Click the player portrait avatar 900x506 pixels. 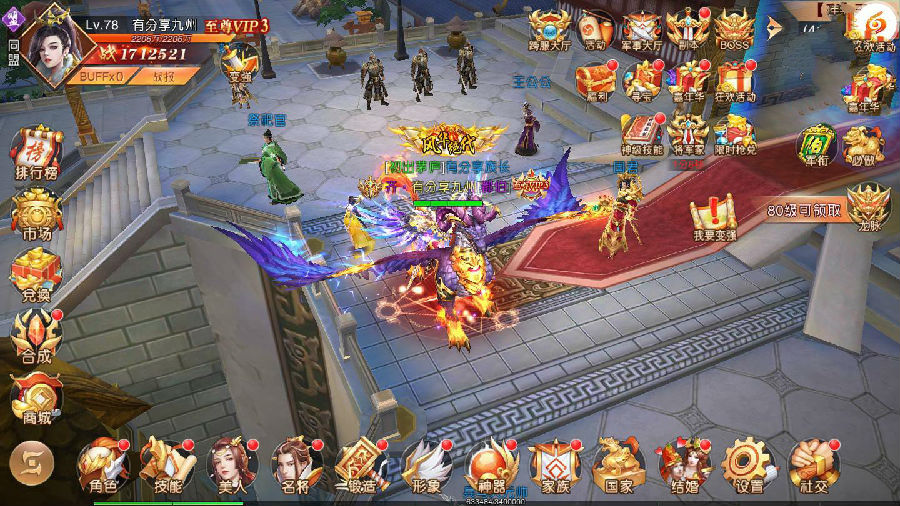[x=50, y=48]
